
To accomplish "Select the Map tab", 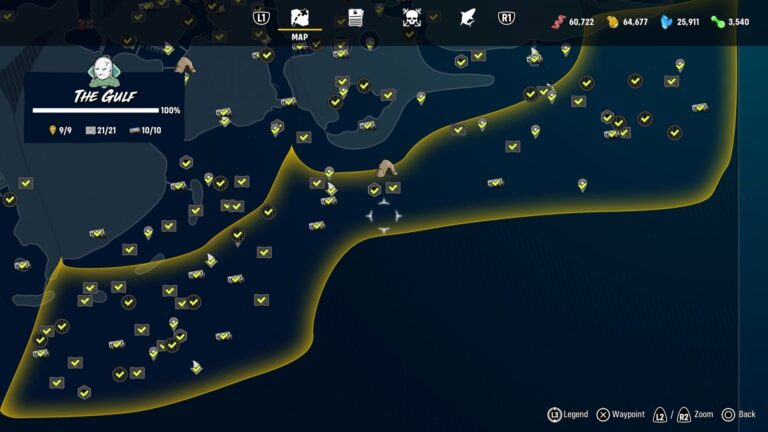I will click(300, 18).
